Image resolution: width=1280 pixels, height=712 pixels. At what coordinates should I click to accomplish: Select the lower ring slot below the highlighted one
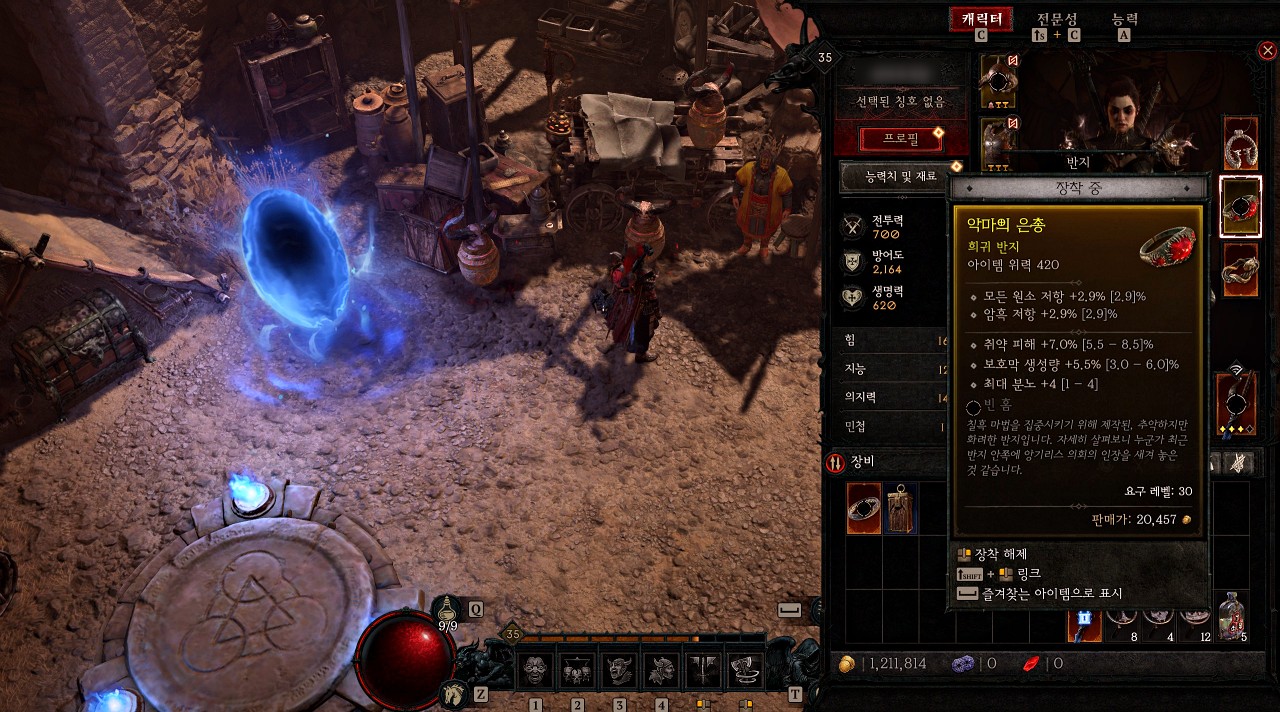(1240, 270)
